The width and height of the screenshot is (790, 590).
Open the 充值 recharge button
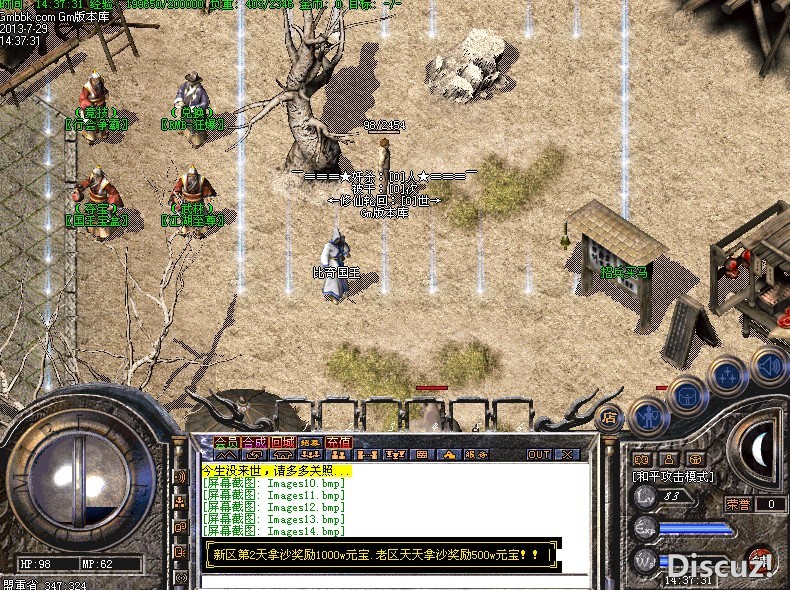coord(339,442)
